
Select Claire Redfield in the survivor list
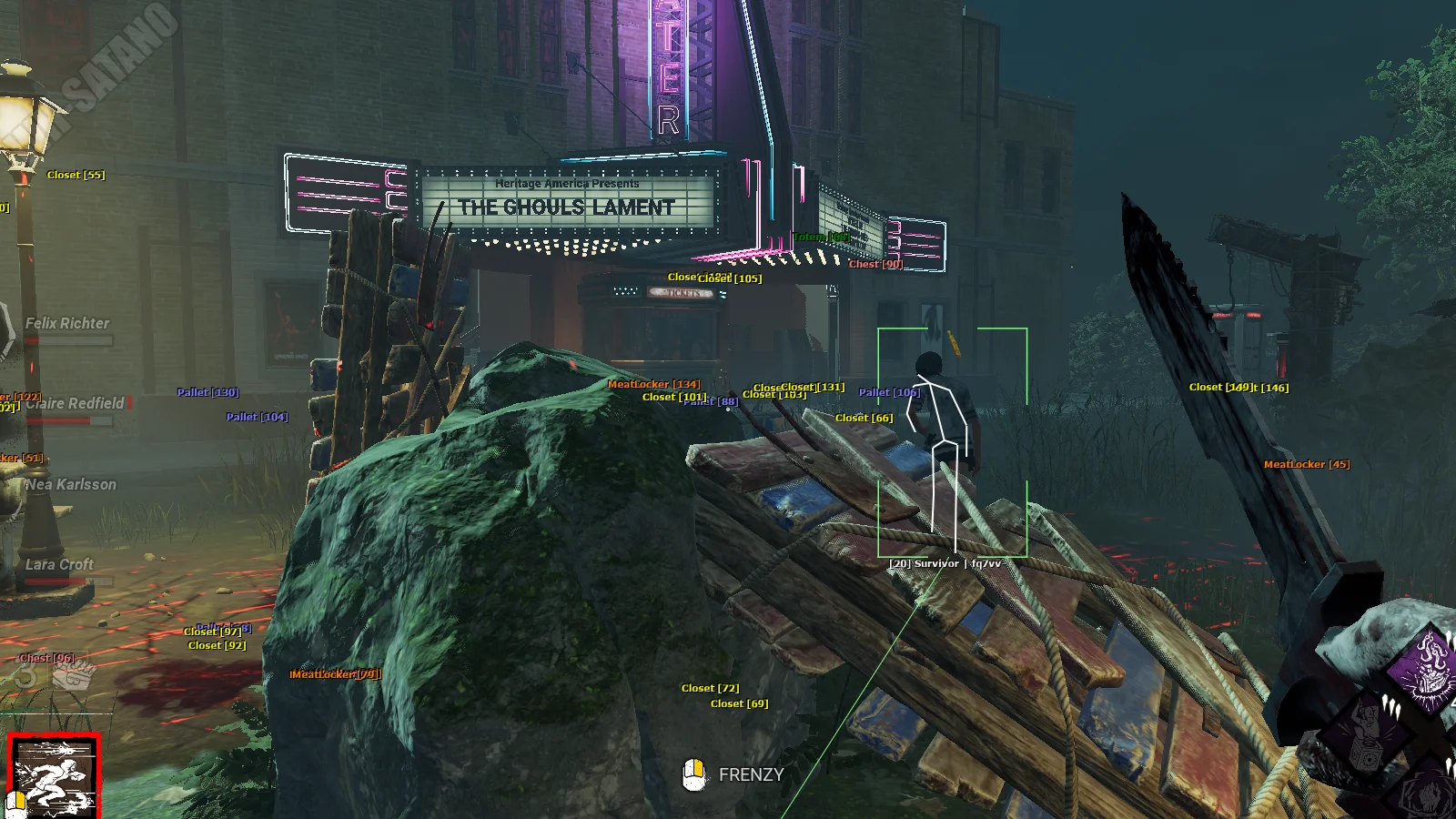75,404
